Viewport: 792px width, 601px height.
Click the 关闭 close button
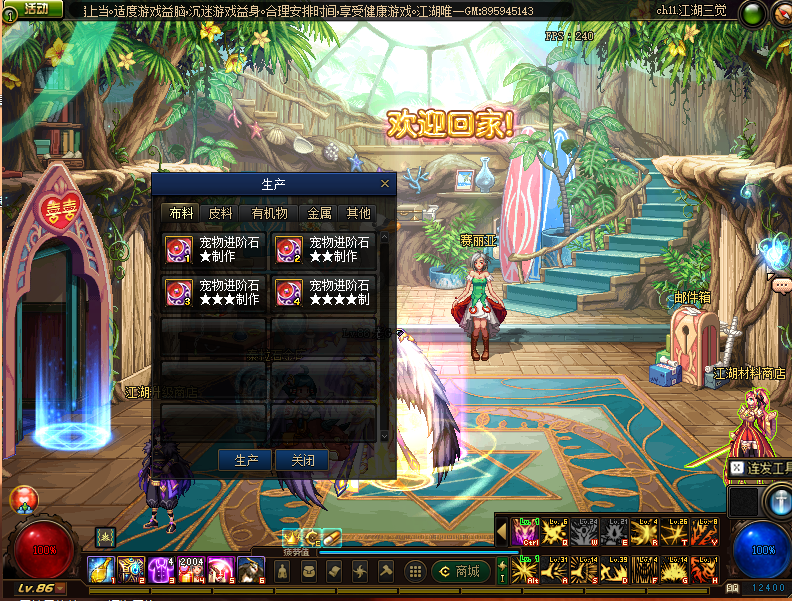302,460
